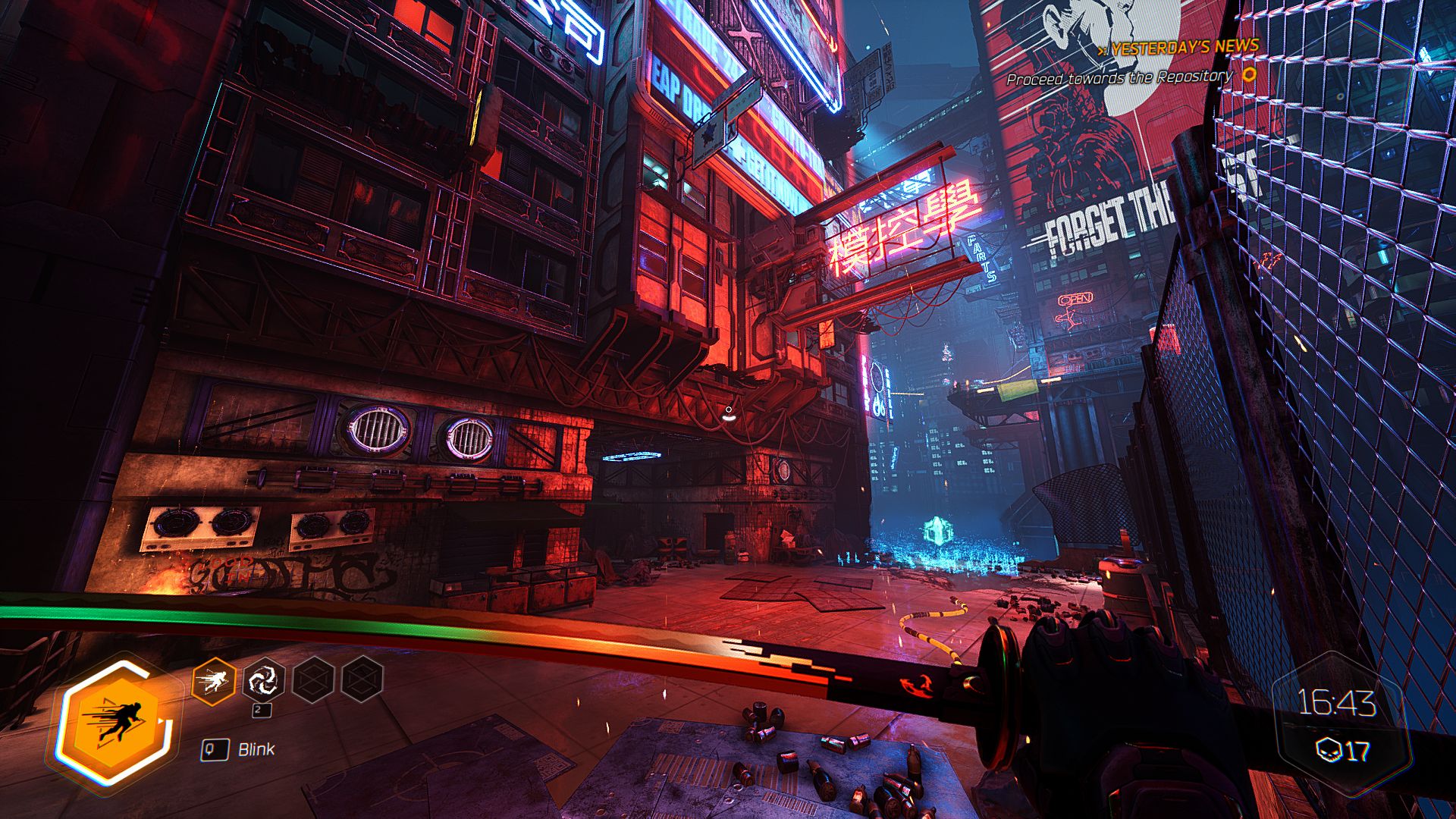The width and height of the screenshot is (1456, 819).
Task: Click the Proceed towards the Repository objective
Action: (1121, 76)
